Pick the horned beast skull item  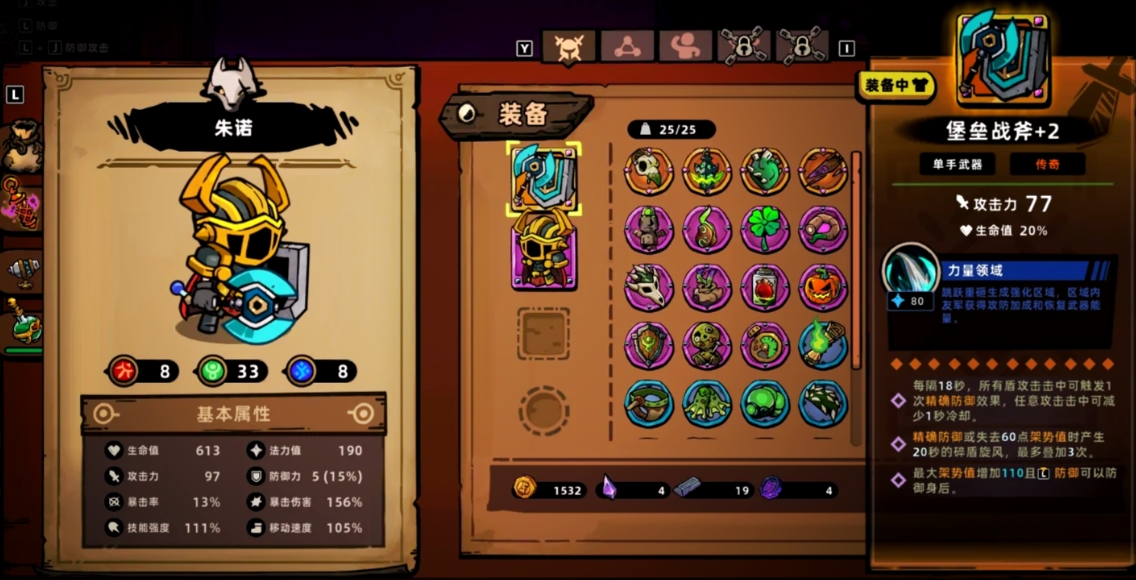649,287
